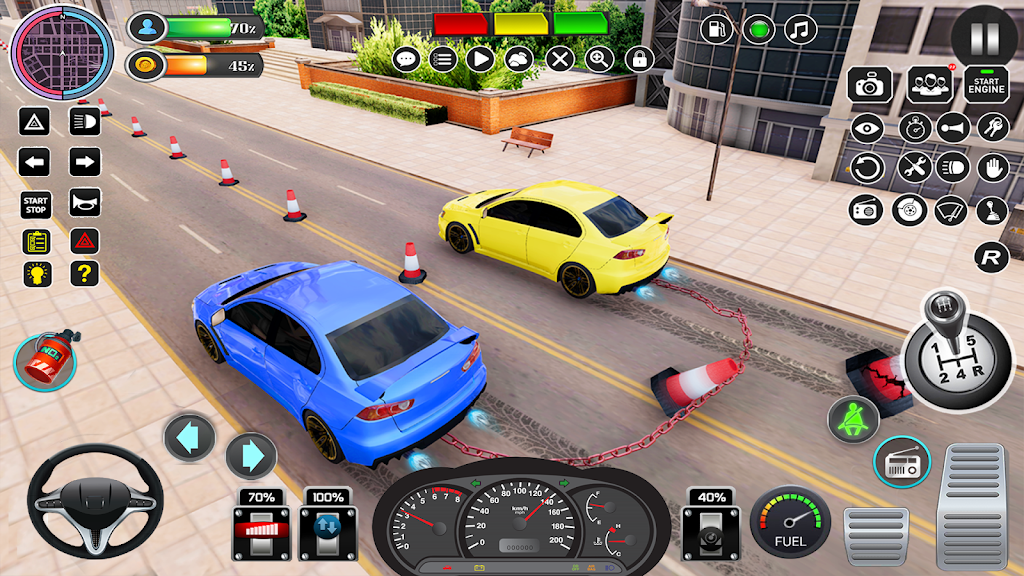Click the steering wheel control

tap(81, 499)
